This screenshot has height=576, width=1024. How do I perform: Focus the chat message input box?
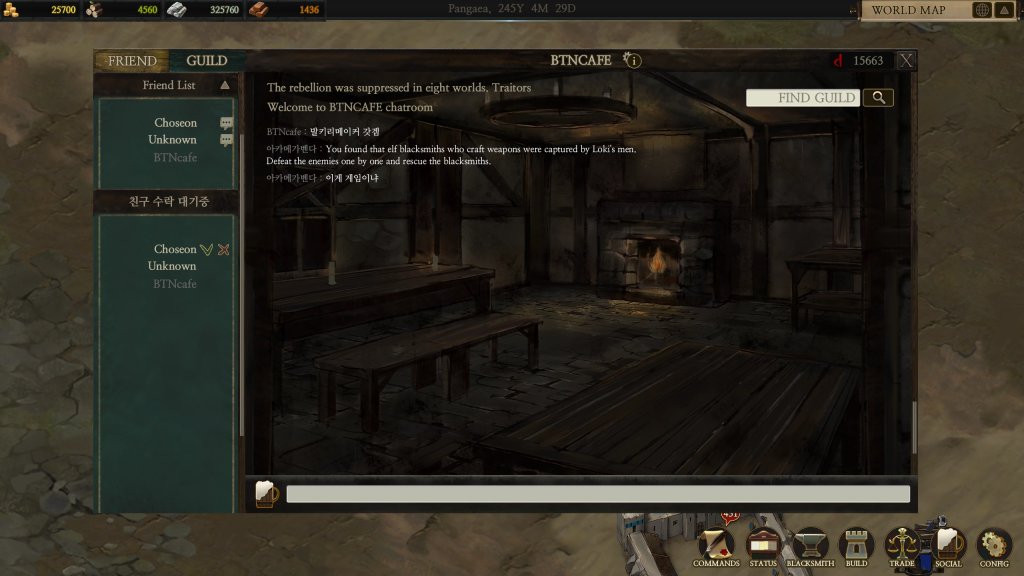[x=598, y=494]
